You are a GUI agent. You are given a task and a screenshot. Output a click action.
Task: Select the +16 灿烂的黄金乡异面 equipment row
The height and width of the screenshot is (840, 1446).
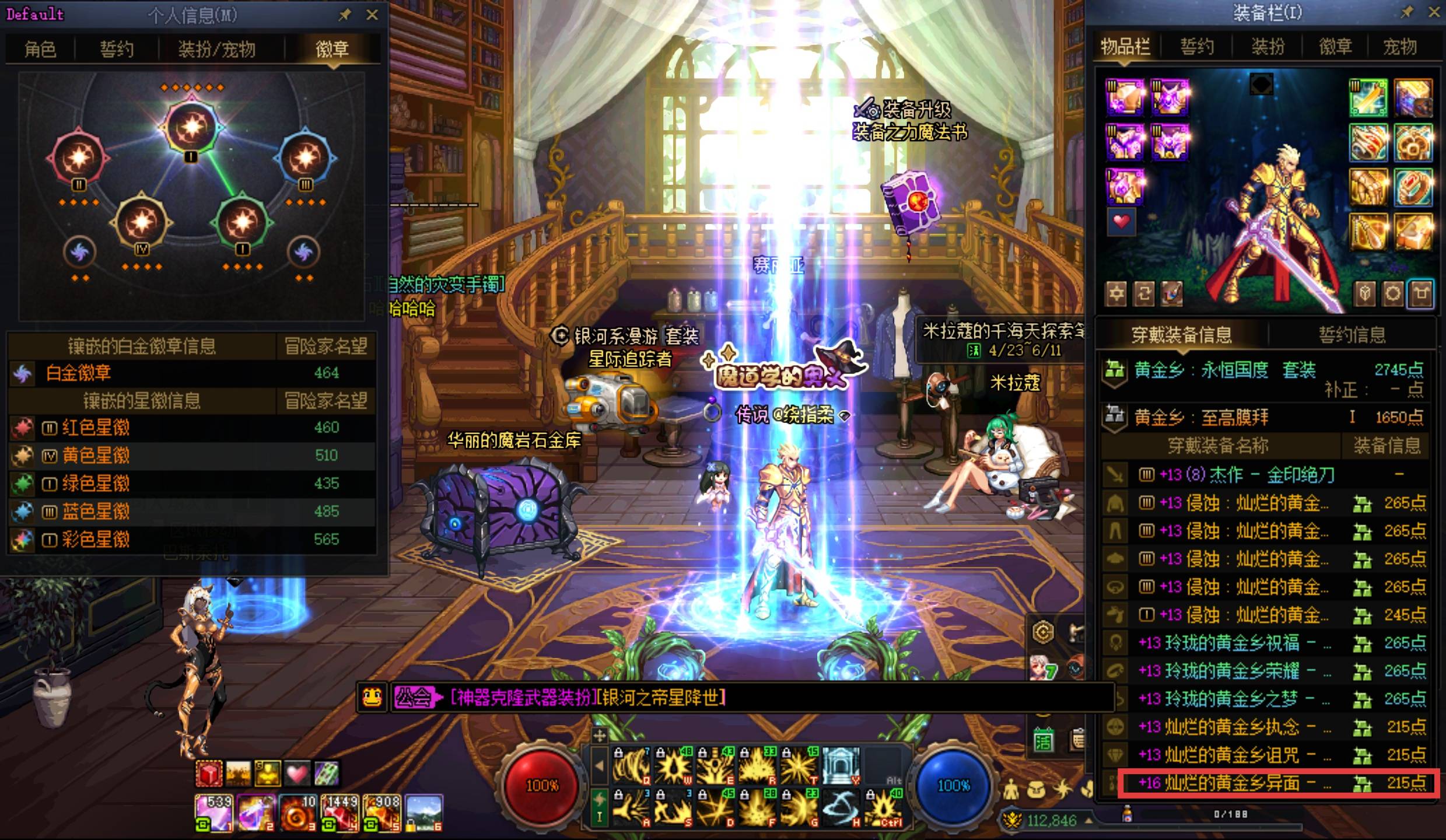click(x=1277, y=783)
